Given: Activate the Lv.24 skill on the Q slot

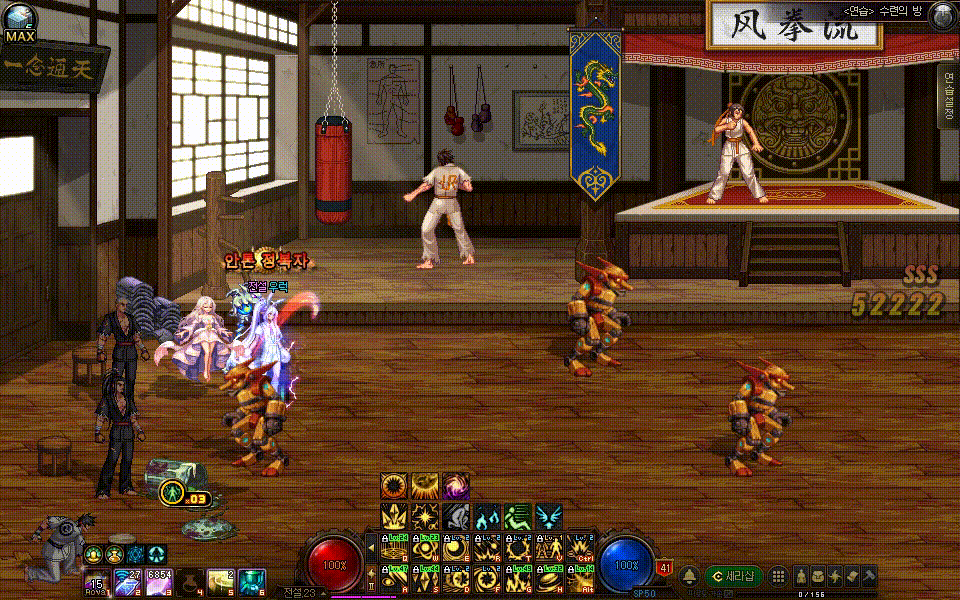Looking at the screenshot, I should point(395,547).
